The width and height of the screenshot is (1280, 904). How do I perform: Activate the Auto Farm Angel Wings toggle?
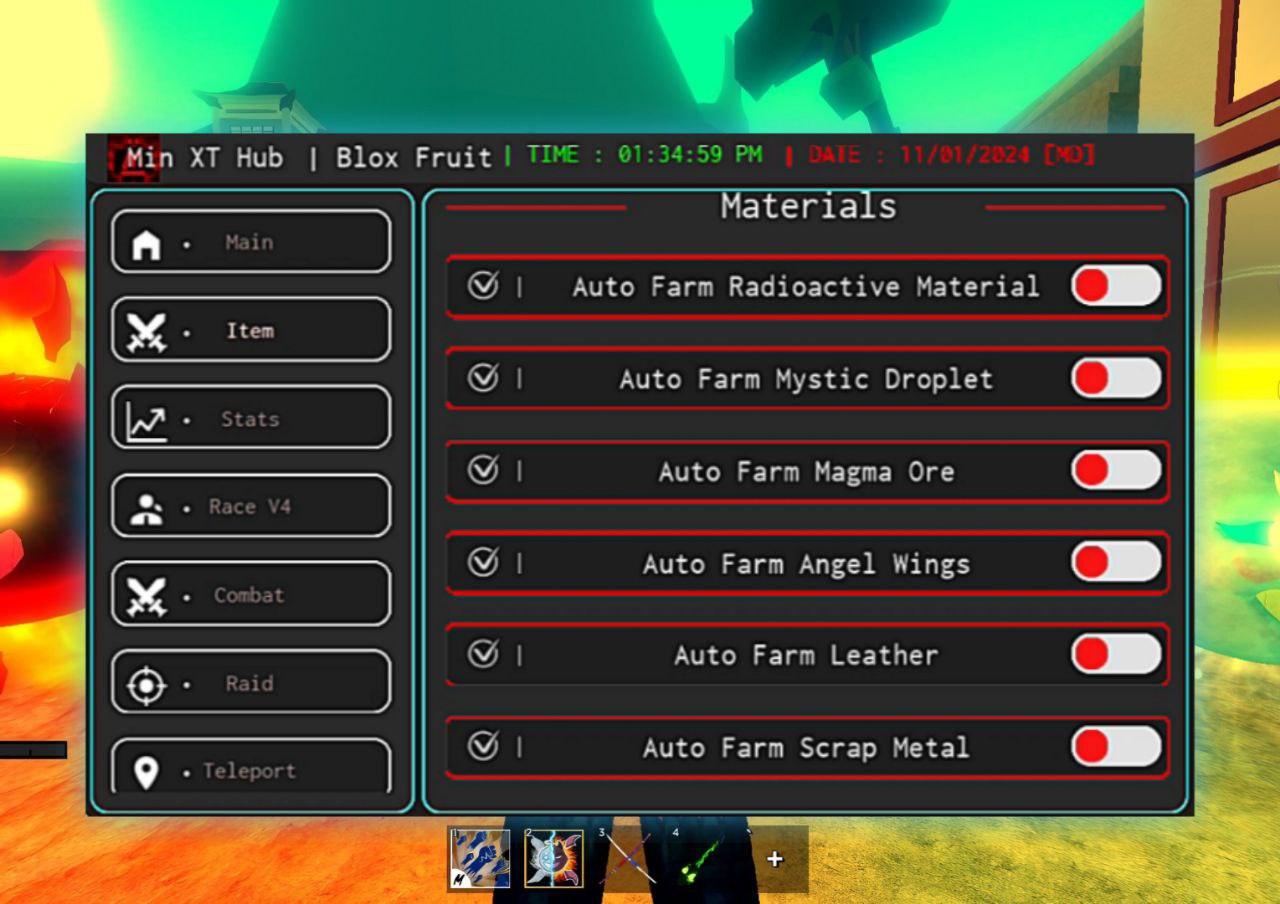(1116, 563)
